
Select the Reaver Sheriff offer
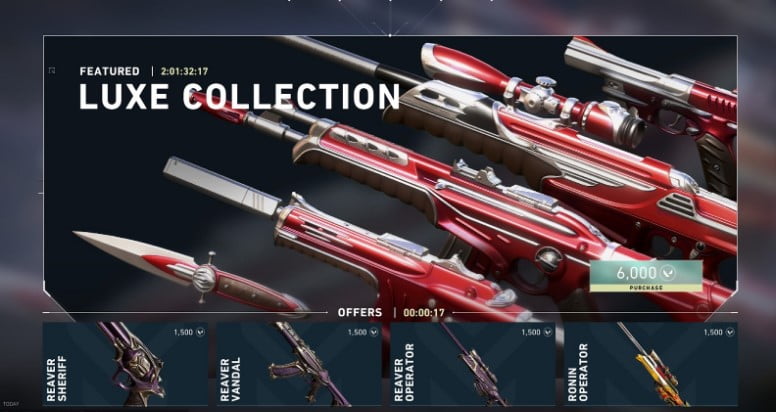(x=125, y=364)
